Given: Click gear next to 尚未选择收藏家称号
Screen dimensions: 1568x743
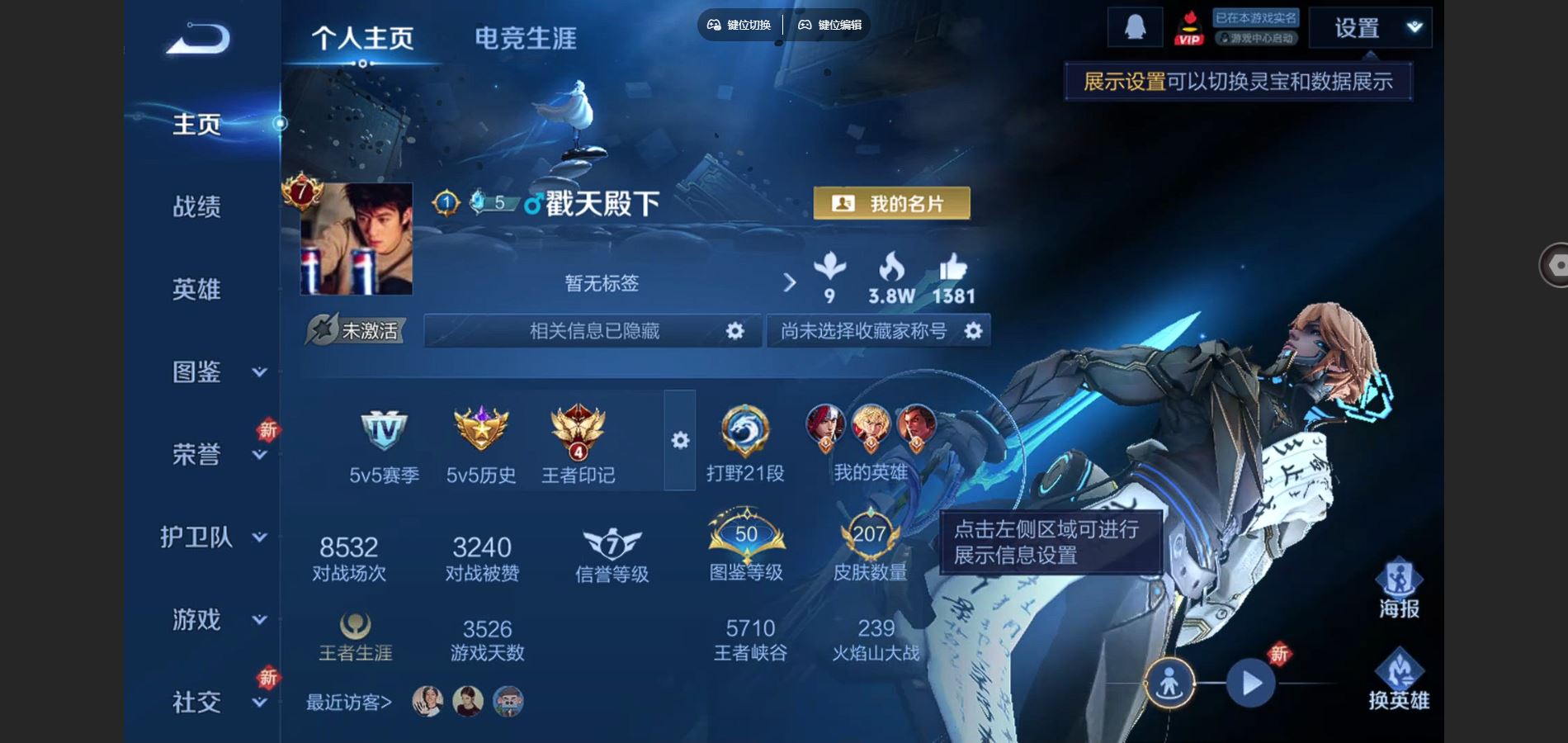Looking at the screenshot, I should click(972, 330).
